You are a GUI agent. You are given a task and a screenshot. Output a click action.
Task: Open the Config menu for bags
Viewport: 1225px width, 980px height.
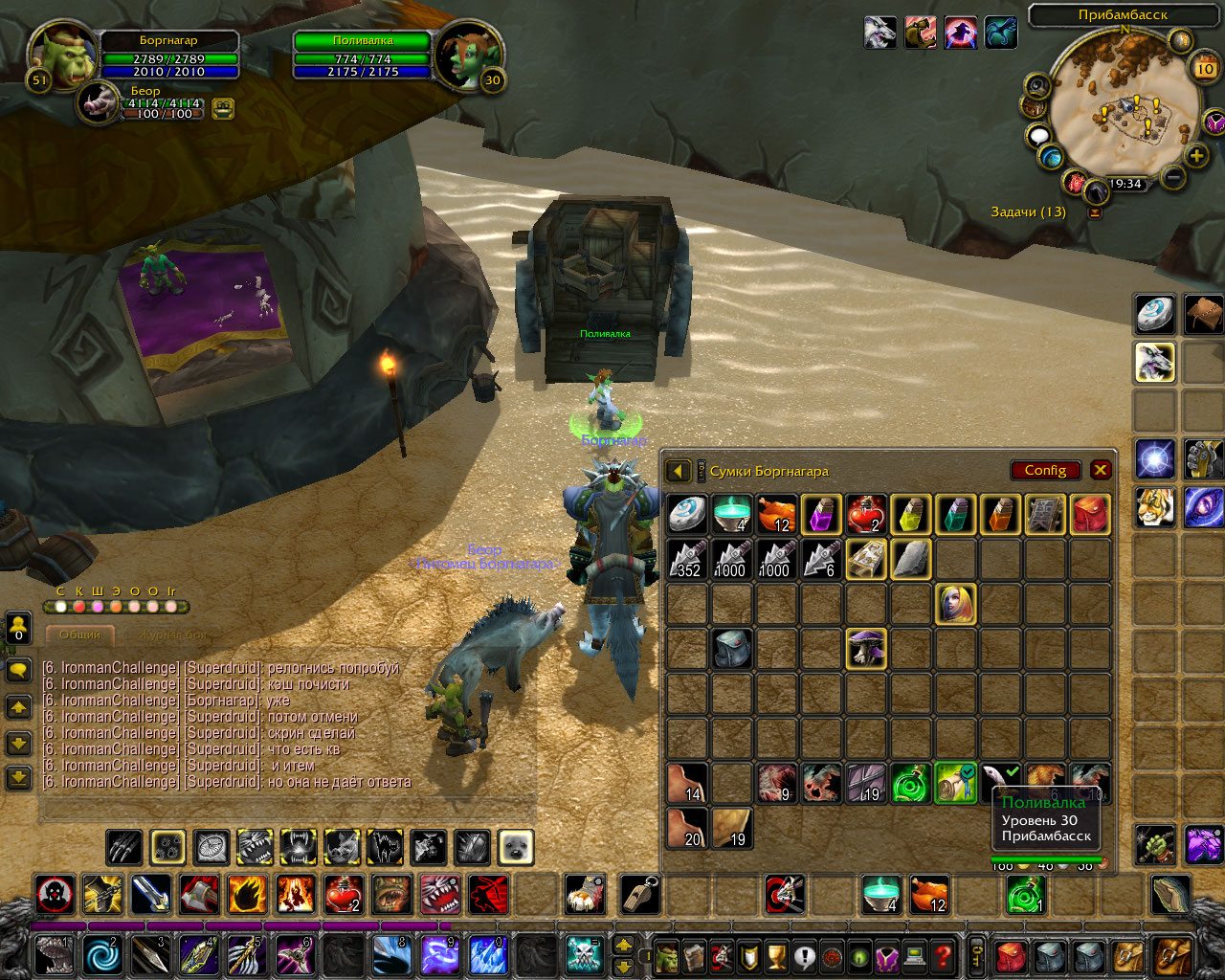(x=1045, y=470)
